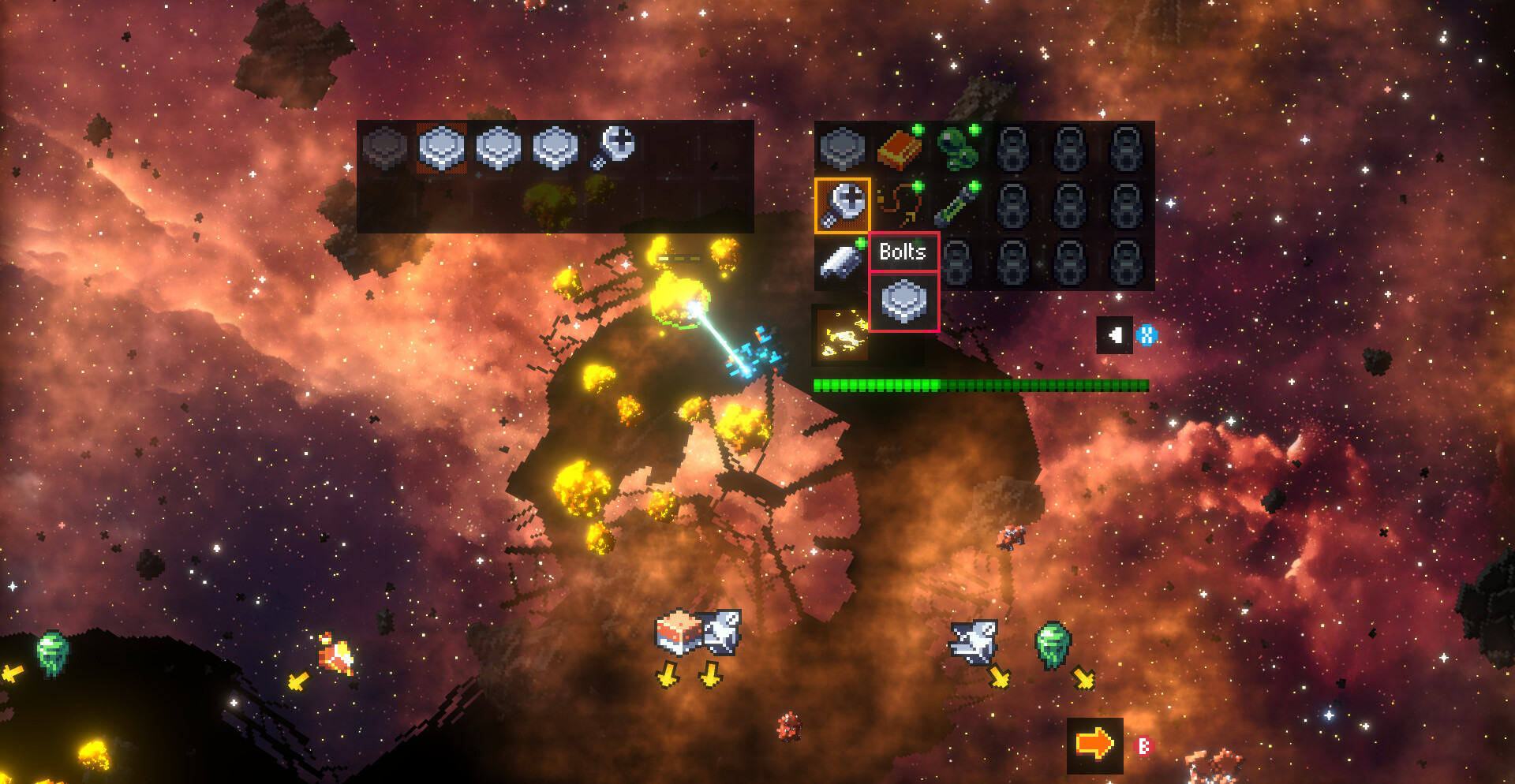Click the bolt item in the inventory panel
The image size is (1515, 784).
(x=614, y=147)
